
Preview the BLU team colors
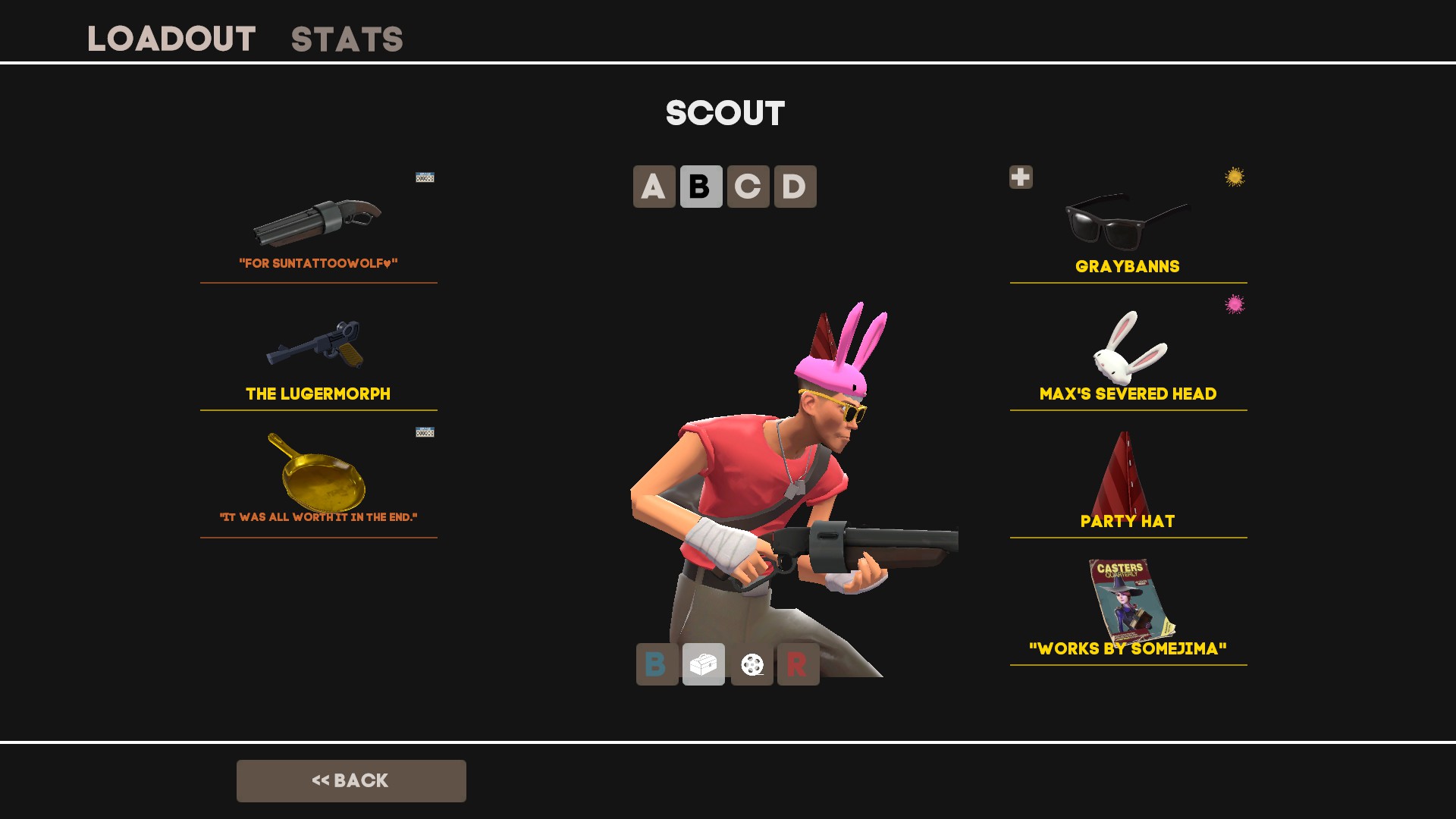click(x=657, y=664)
